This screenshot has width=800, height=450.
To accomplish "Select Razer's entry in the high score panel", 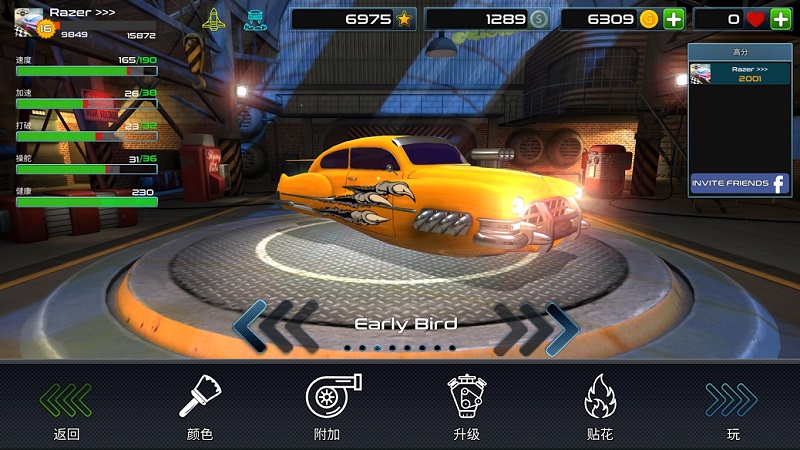I will coord(738,73).
